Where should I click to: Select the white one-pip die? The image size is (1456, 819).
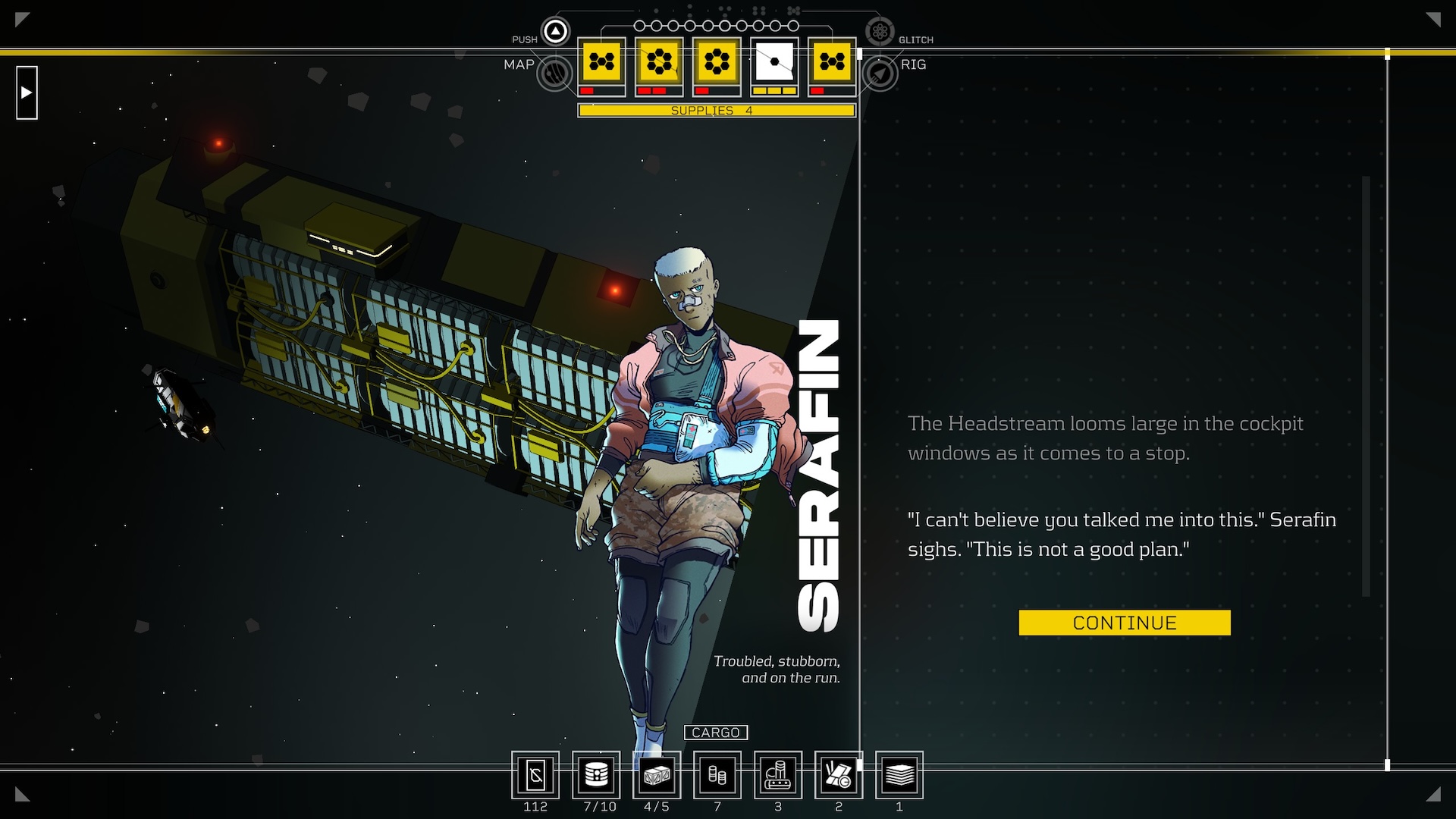774,61
